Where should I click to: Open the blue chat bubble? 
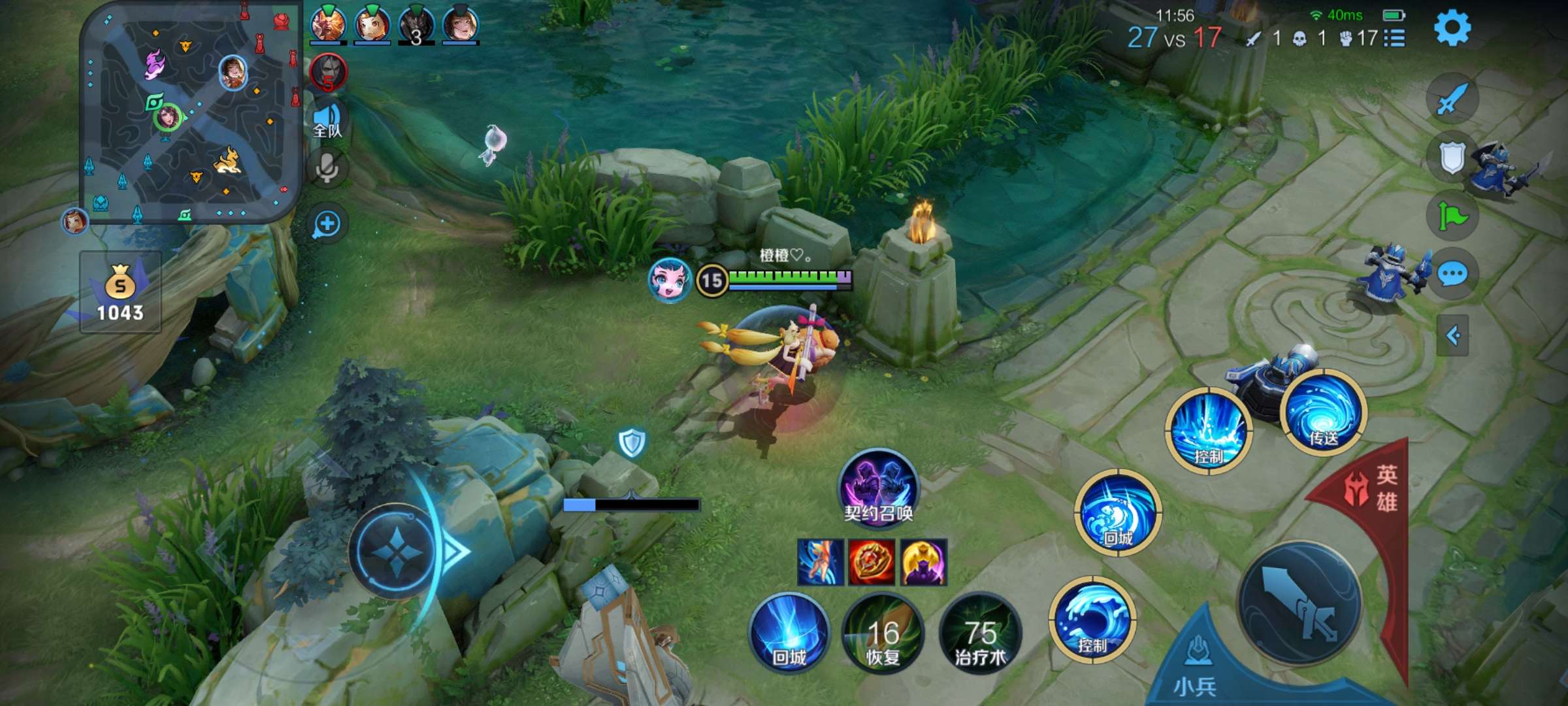(x=1453, y=274)
